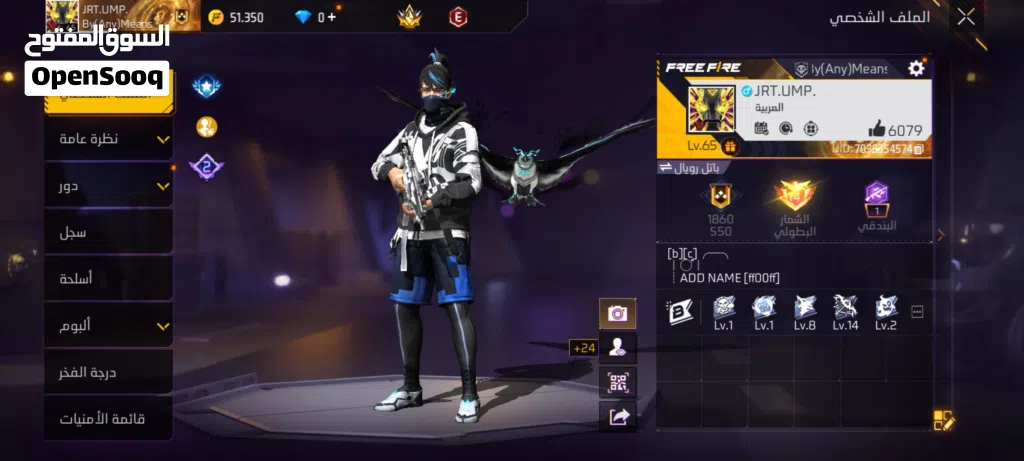The width and height of the screenshot is (1024, 461).
Task: Share the profile with the arrow button
Action: point(617,417)
